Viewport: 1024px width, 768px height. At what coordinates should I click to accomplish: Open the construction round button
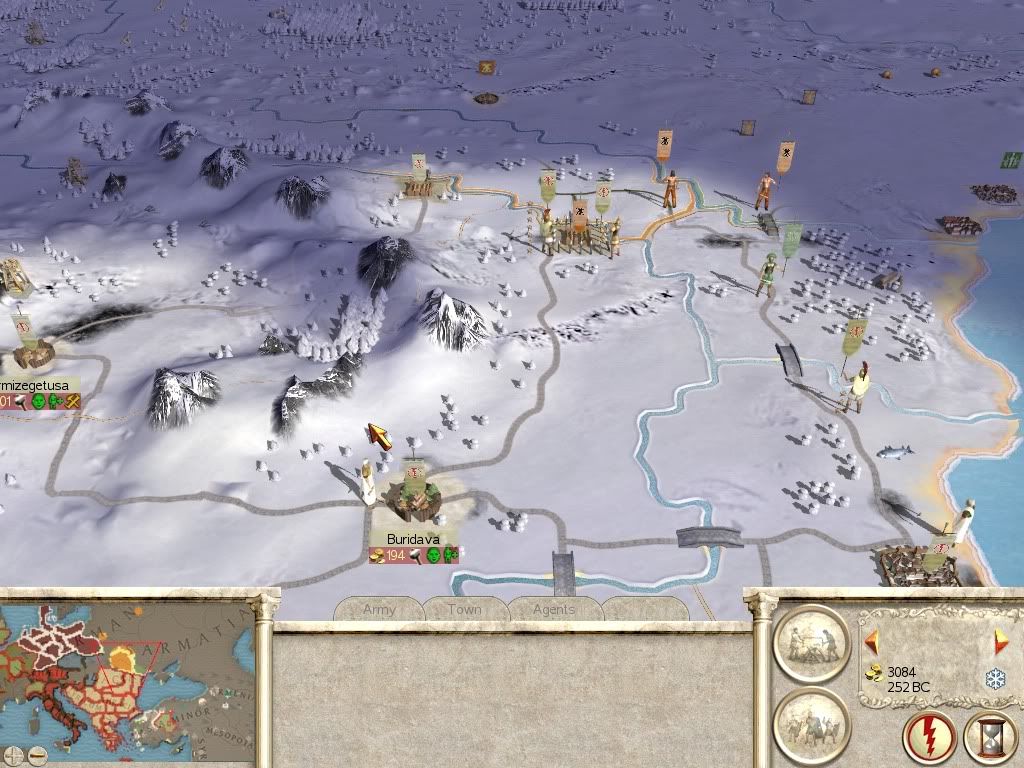click(x=811, y=643)
